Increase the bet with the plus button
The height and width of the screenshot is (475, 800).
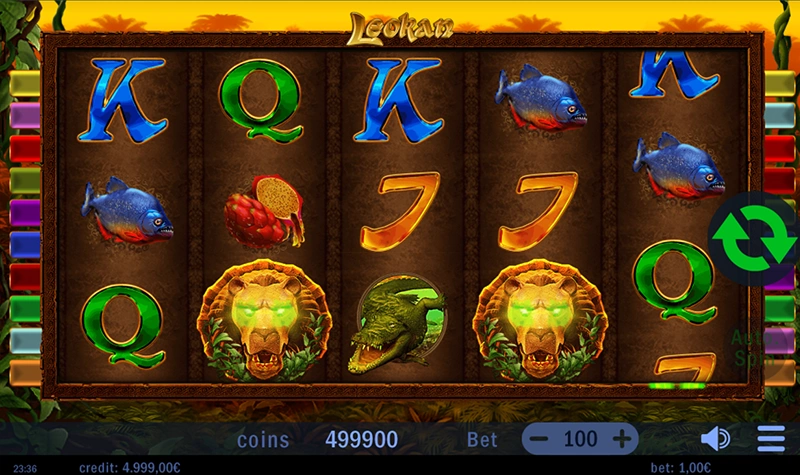click(x=621, y=438)
